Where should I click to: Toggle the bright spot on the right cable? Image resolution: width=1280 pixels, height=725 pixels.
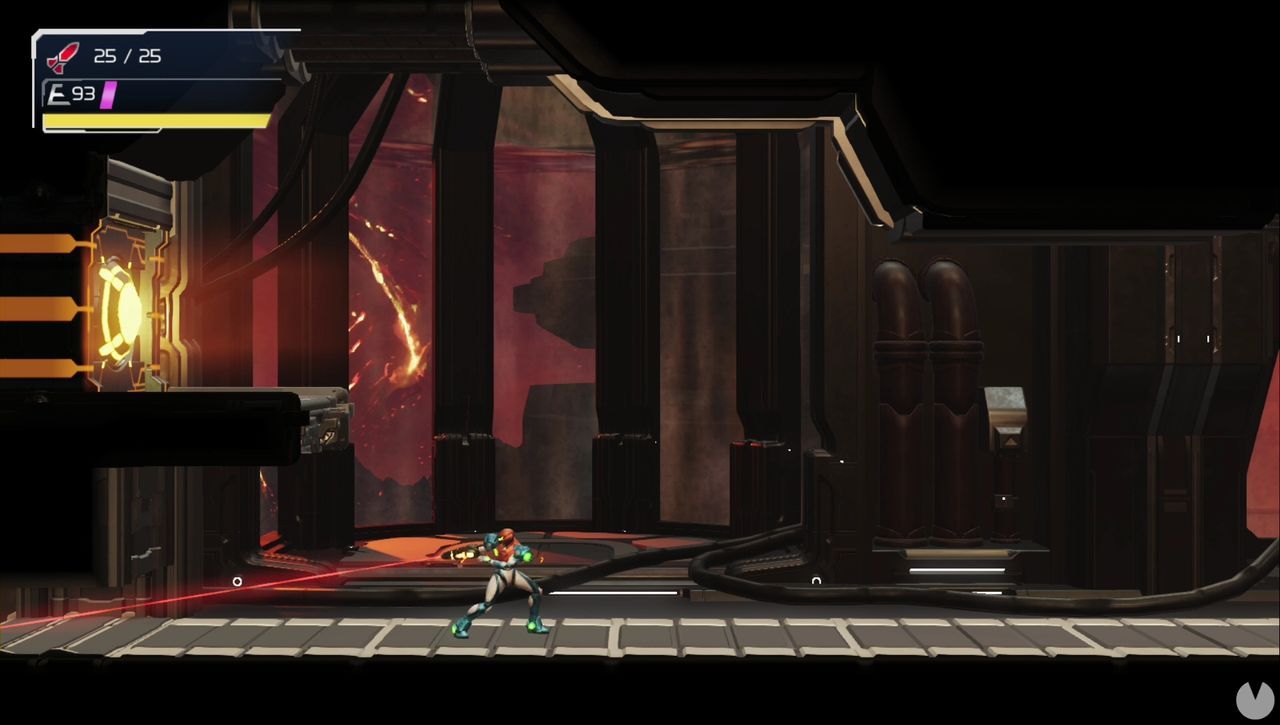click(x=817, y=580)
